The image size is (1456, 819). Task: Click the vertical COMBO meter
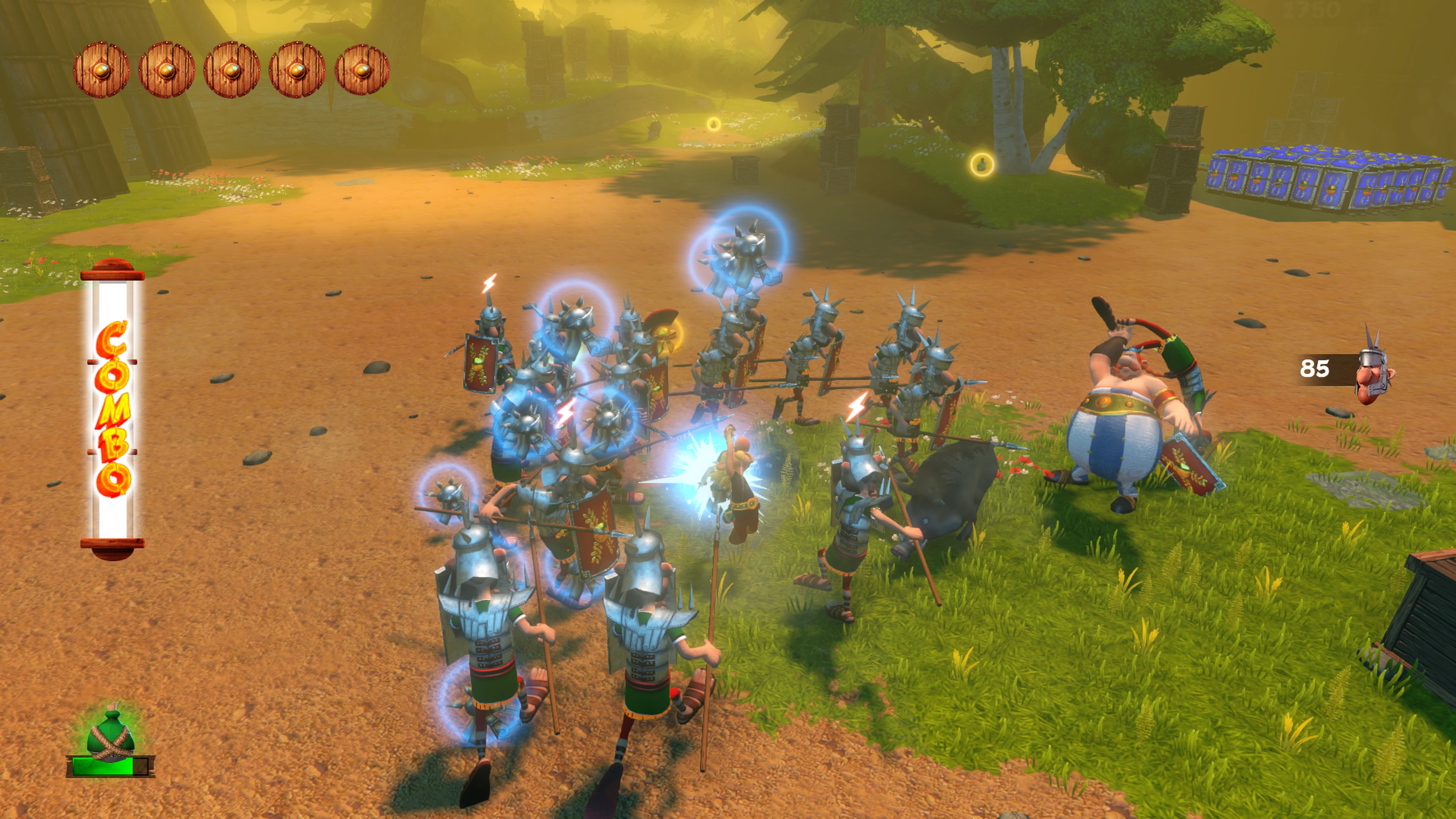113,409
